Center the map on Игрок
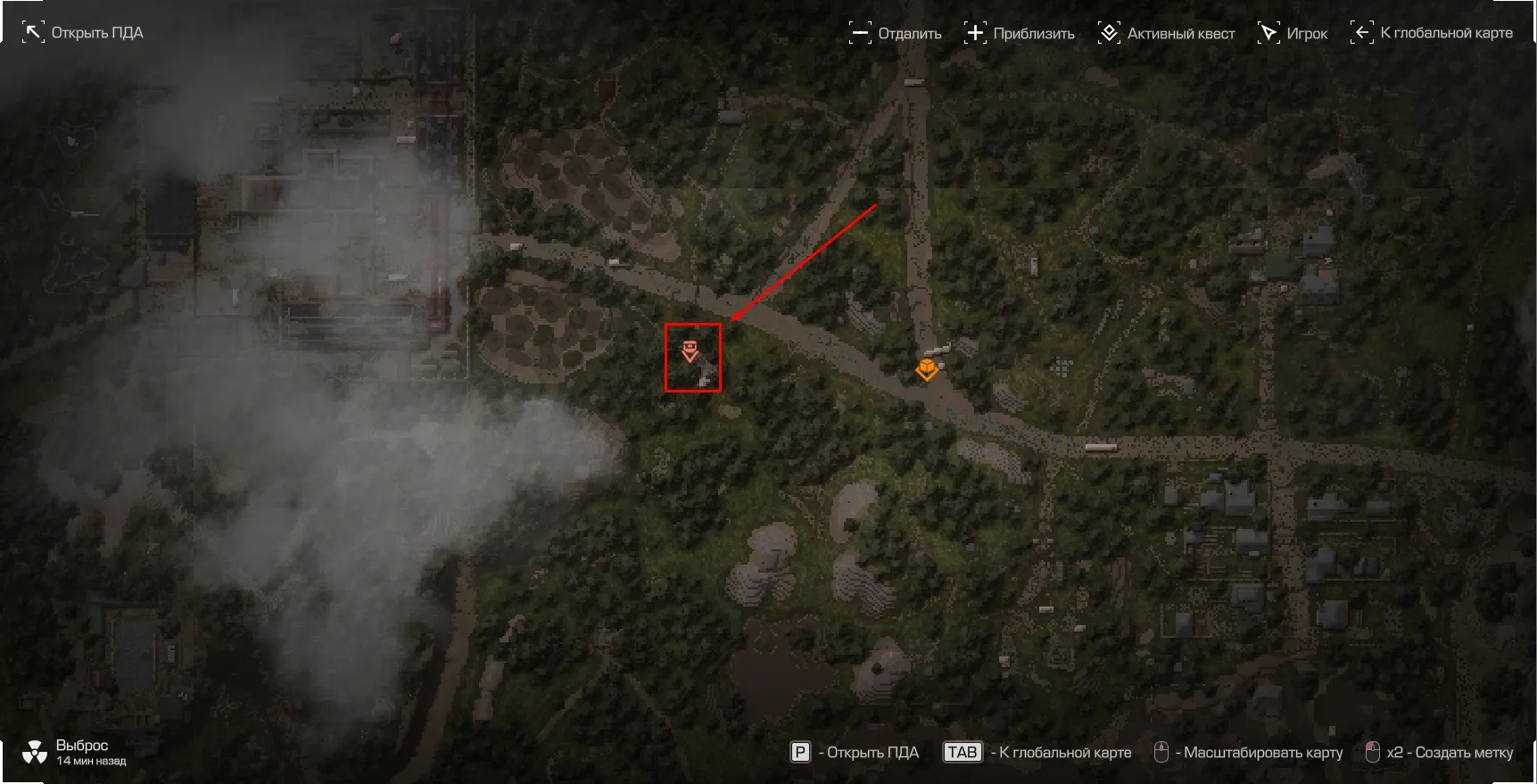1537x784 pixels. tap(1293, 34)
